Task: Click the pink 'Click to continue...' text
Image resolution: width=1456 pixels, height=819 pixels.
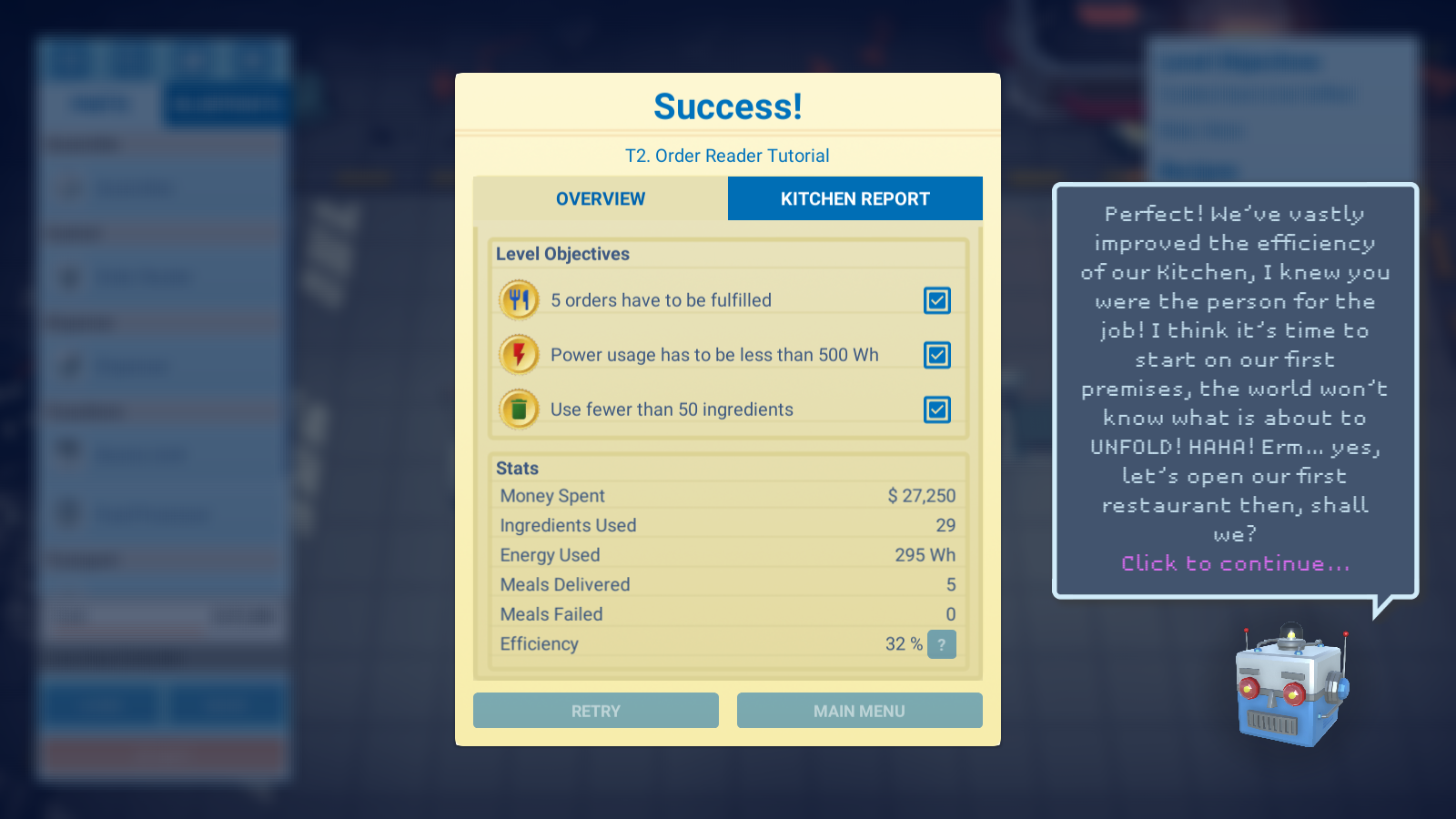Action: coord(1234,563)
